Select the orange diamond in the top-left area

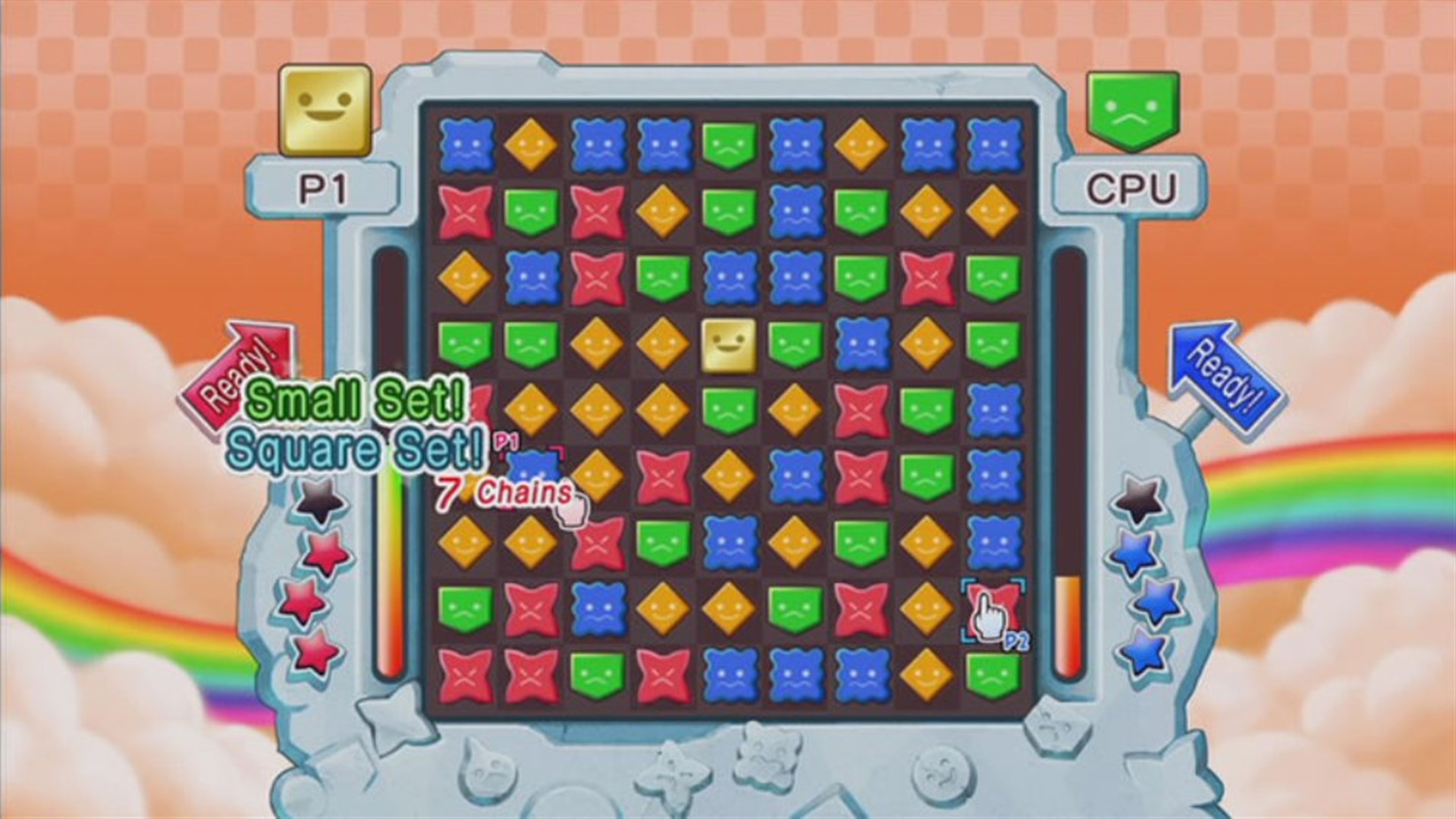531,144
